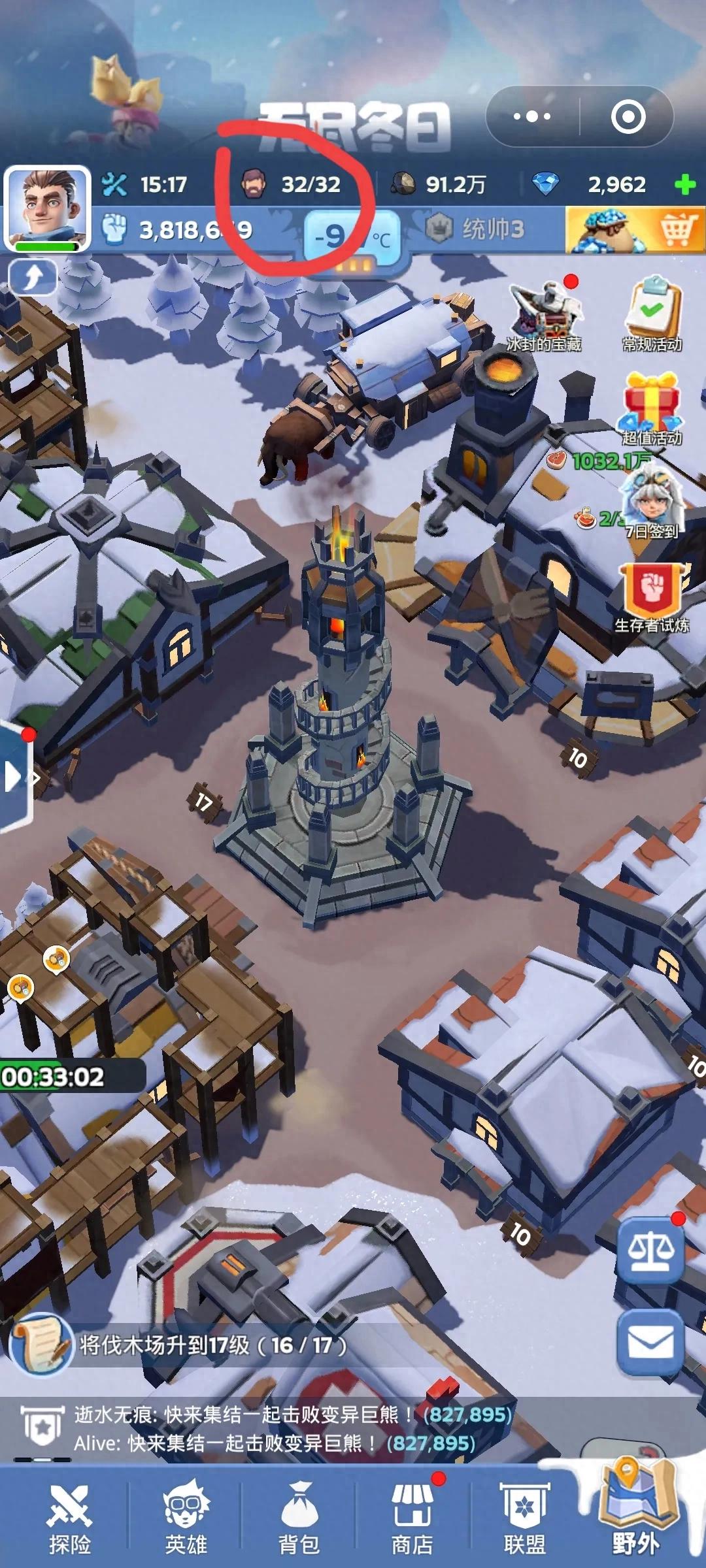
Task: Open 常规活动 clipboard event
Action: (652, 314)
